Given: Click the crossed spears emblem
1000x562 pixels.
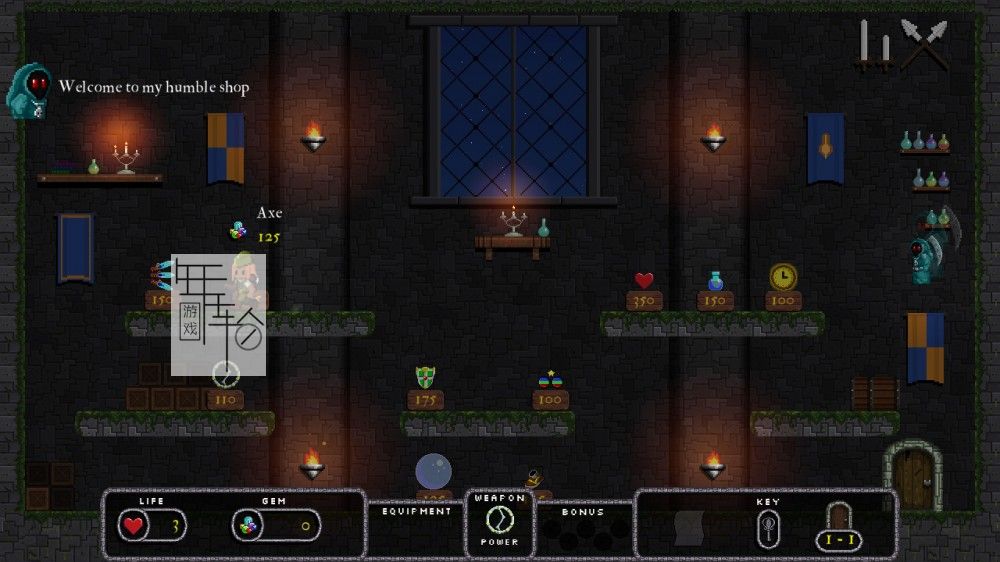Looking at the screenshot, I should 923,43.
